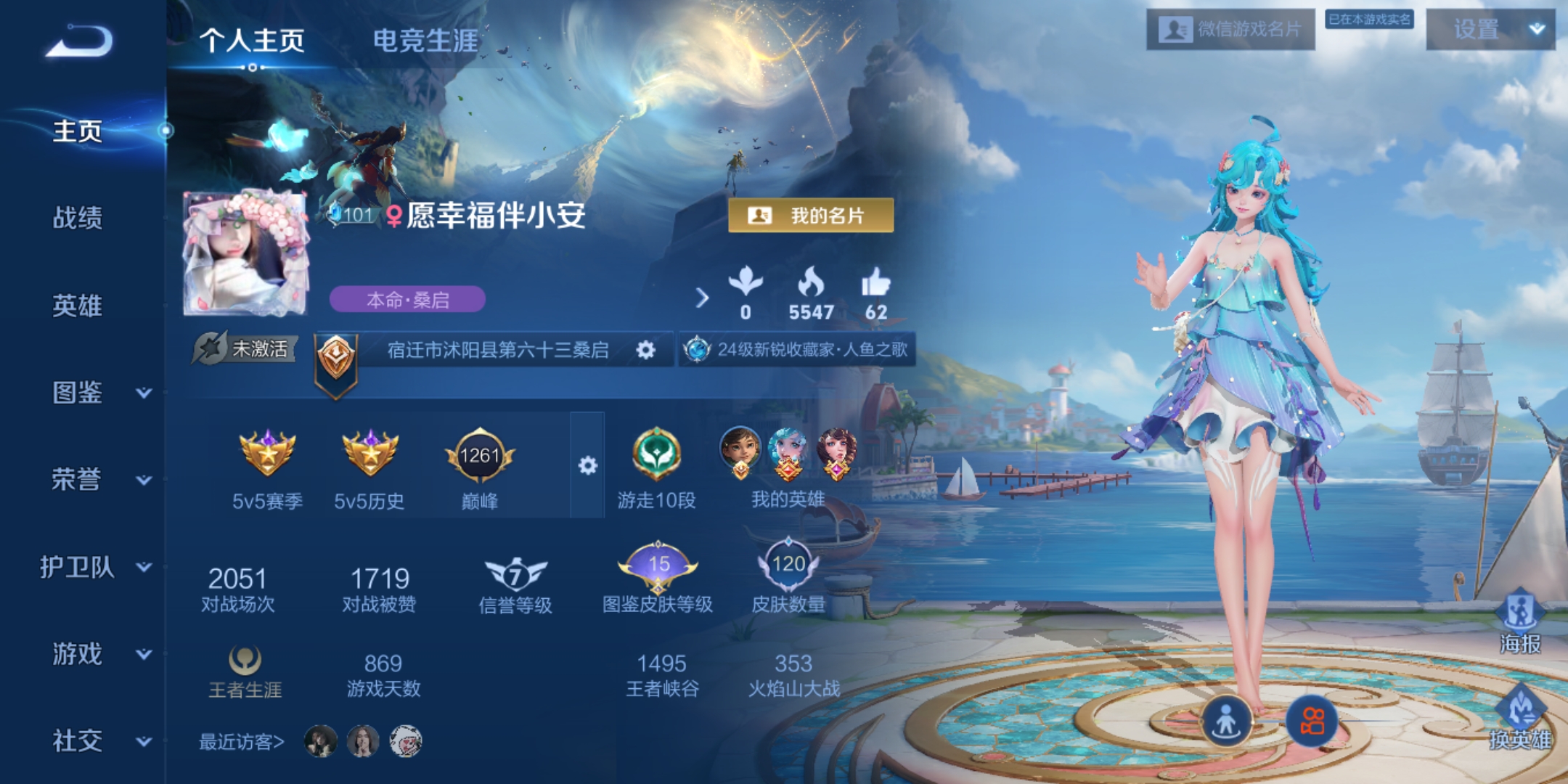Switch to the 电竞生涯 tab
Screen dimensions: 1568x784
[425, 41]
